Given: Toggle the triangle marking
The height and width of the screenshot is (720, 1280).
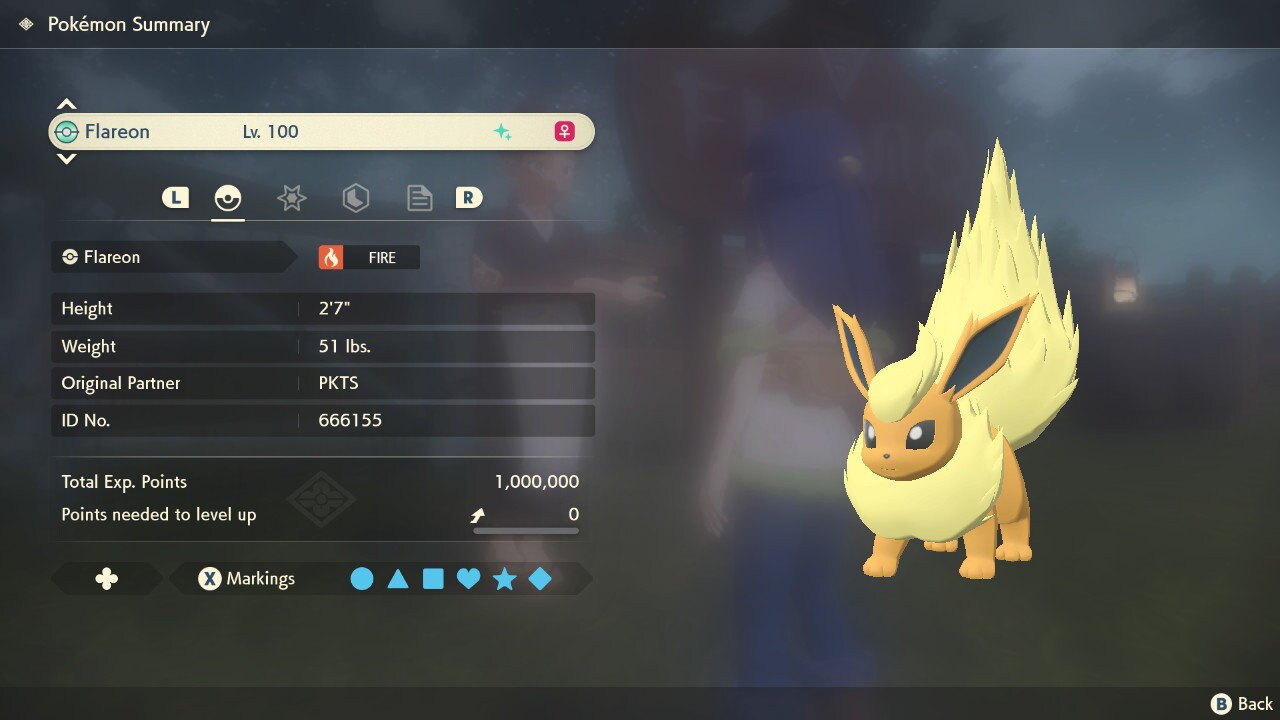Looking at the screenshot, I should 398,579.
